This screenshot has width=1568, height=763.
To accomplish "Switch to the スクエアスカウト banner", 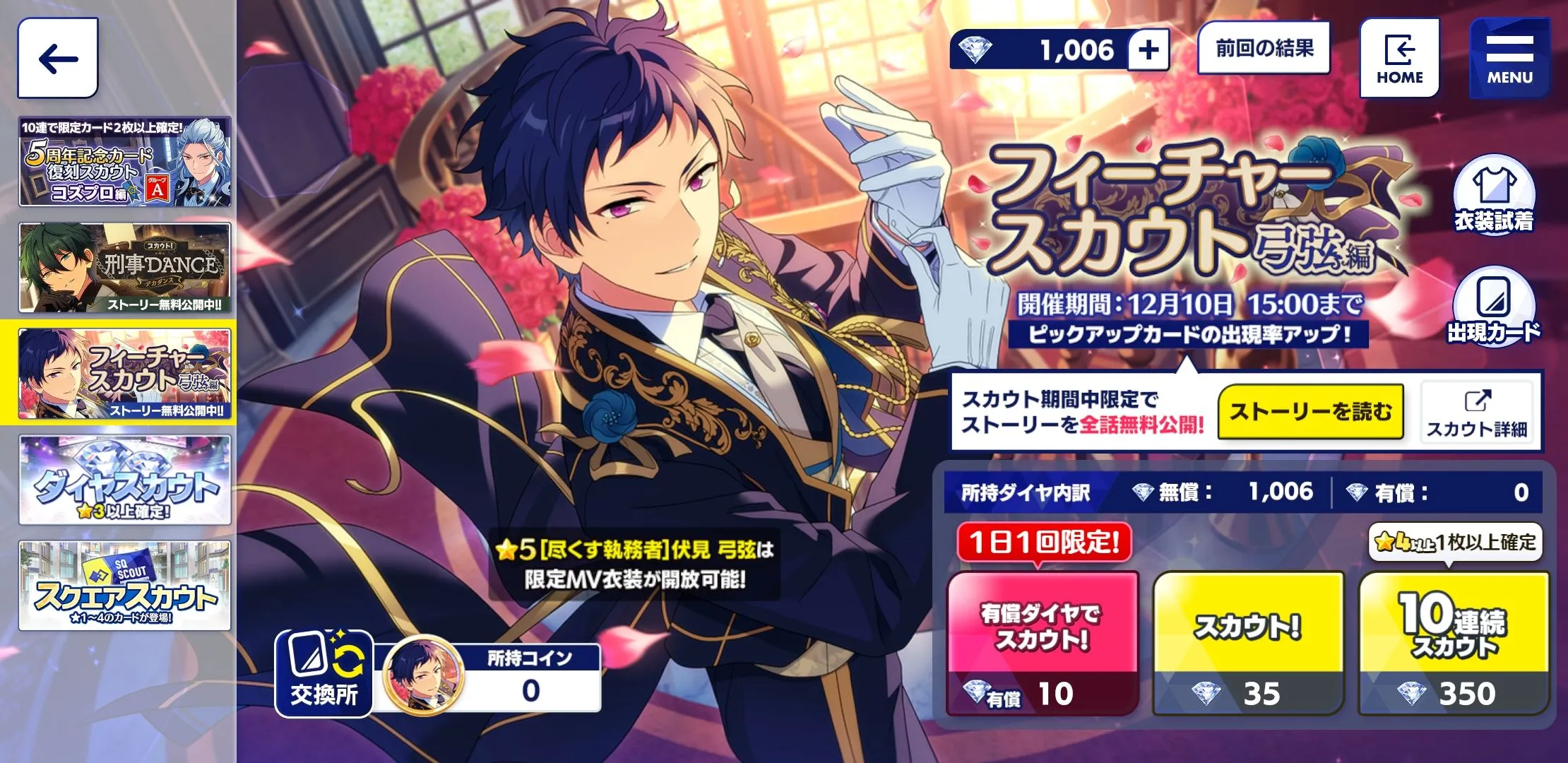I will coord(125,586).
